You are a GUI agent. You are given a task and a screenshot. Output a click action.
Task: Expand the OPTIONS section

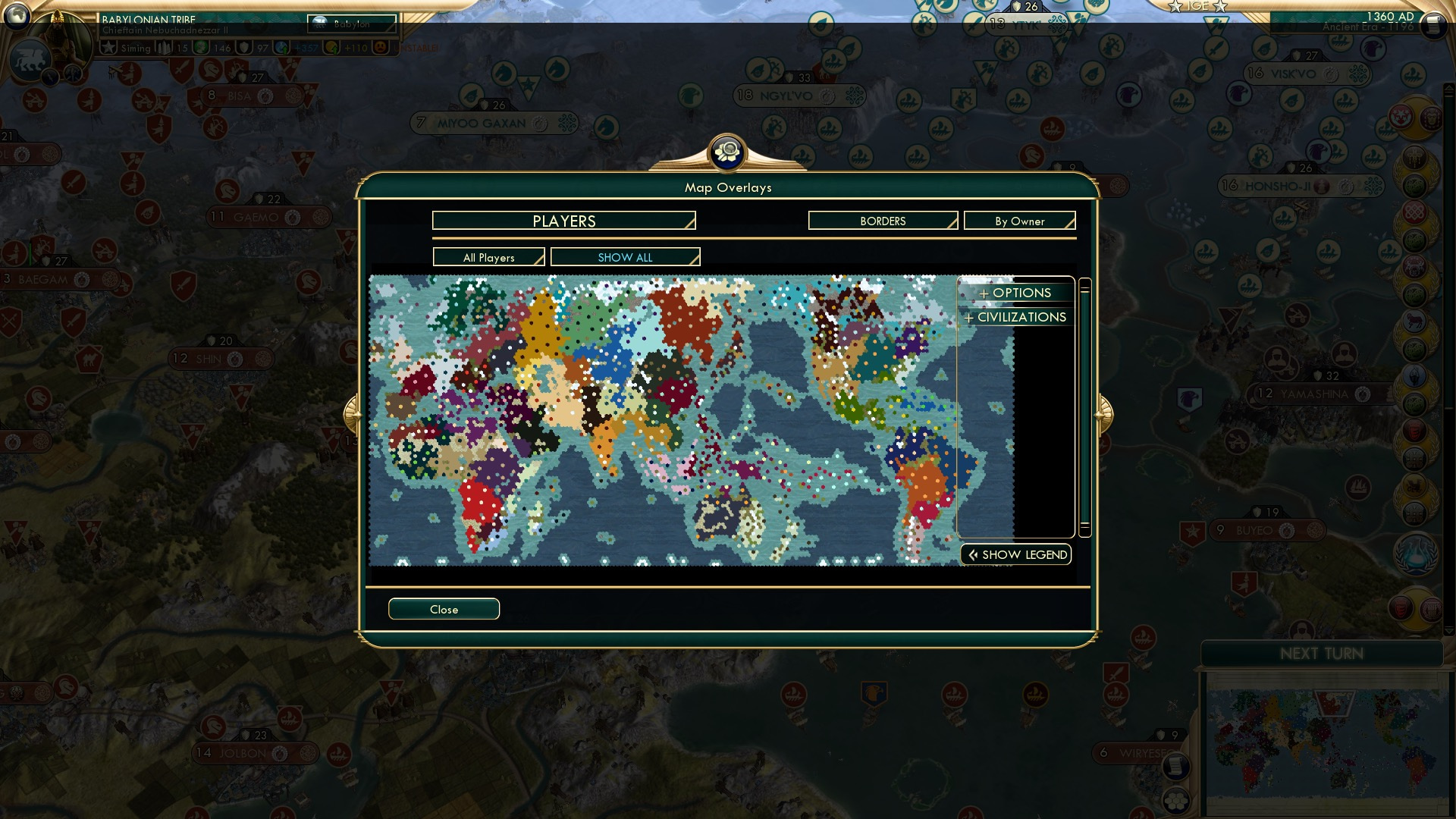1016,293
